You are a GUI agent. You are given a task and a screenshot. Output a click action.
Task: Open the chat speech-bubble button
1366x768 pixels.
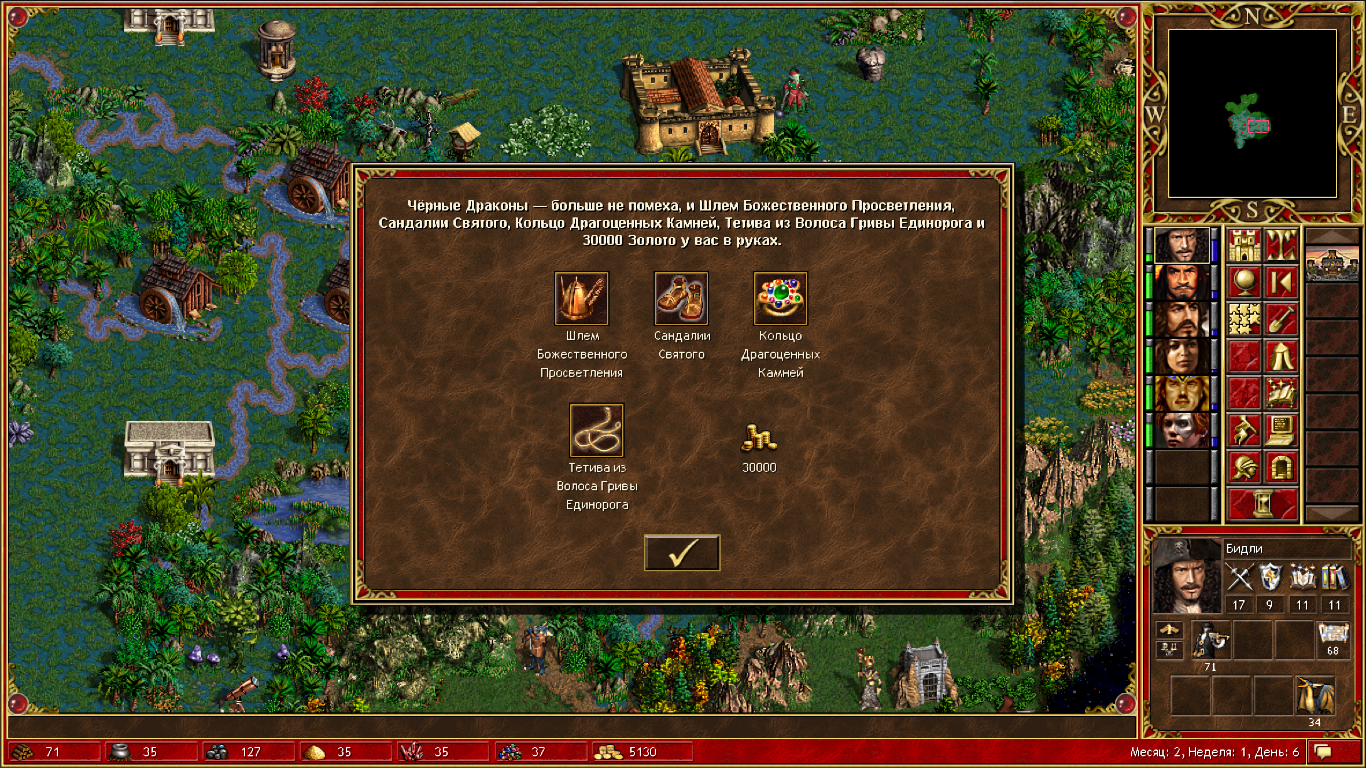click(x=1324, y=751)
